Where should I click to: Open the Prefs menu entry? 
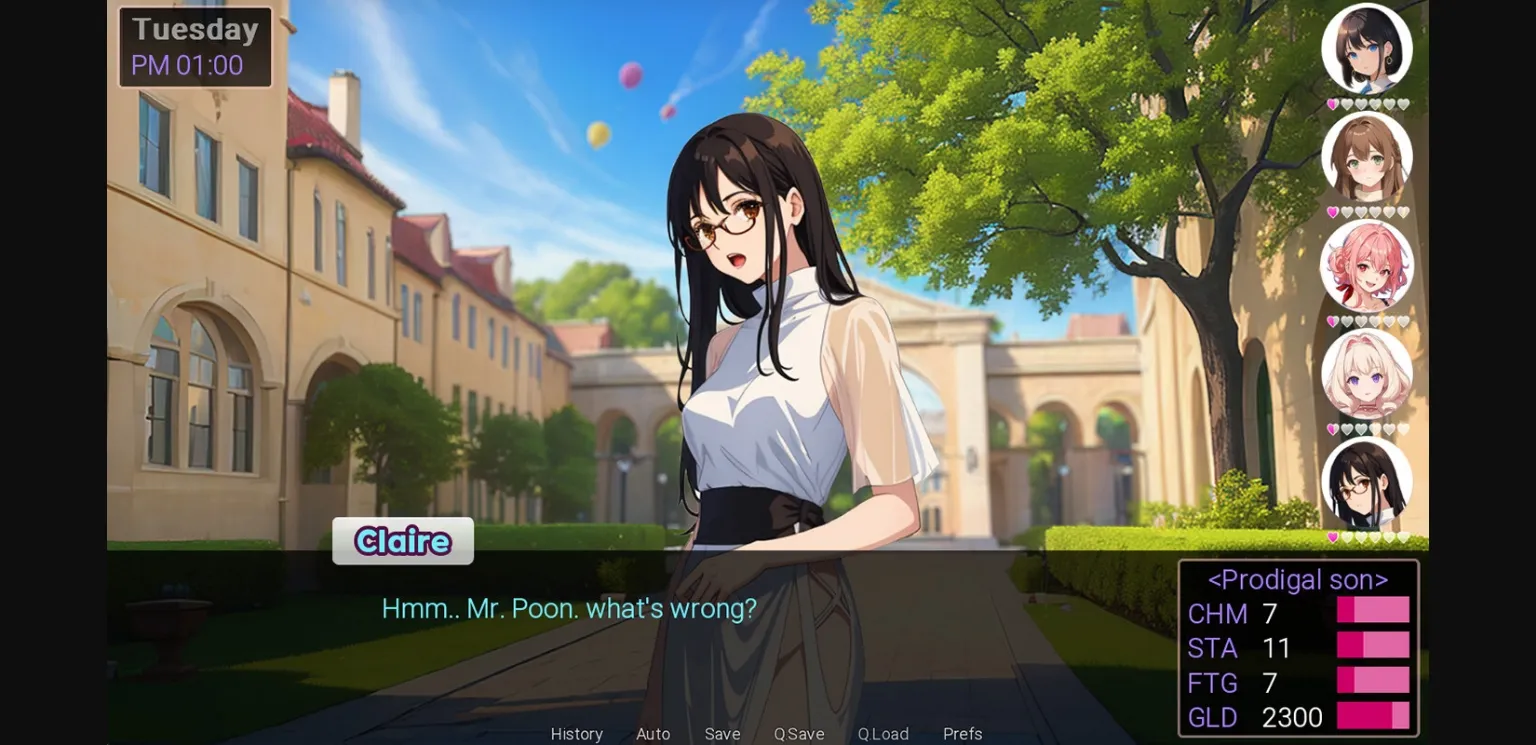(x=962, y=733)
